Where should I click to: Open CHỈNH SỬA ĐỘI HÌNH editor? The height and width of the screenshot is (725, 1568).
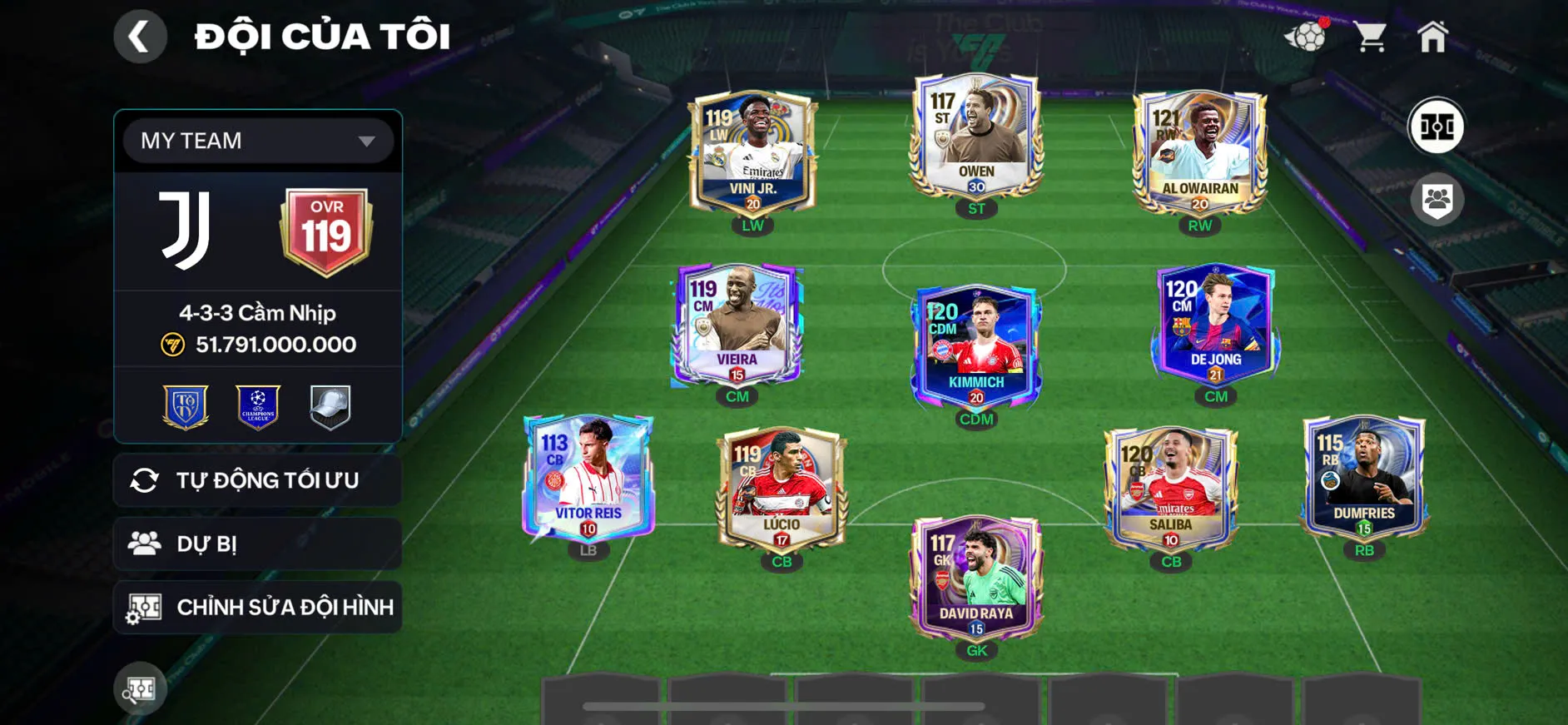(x=256, y=607)
